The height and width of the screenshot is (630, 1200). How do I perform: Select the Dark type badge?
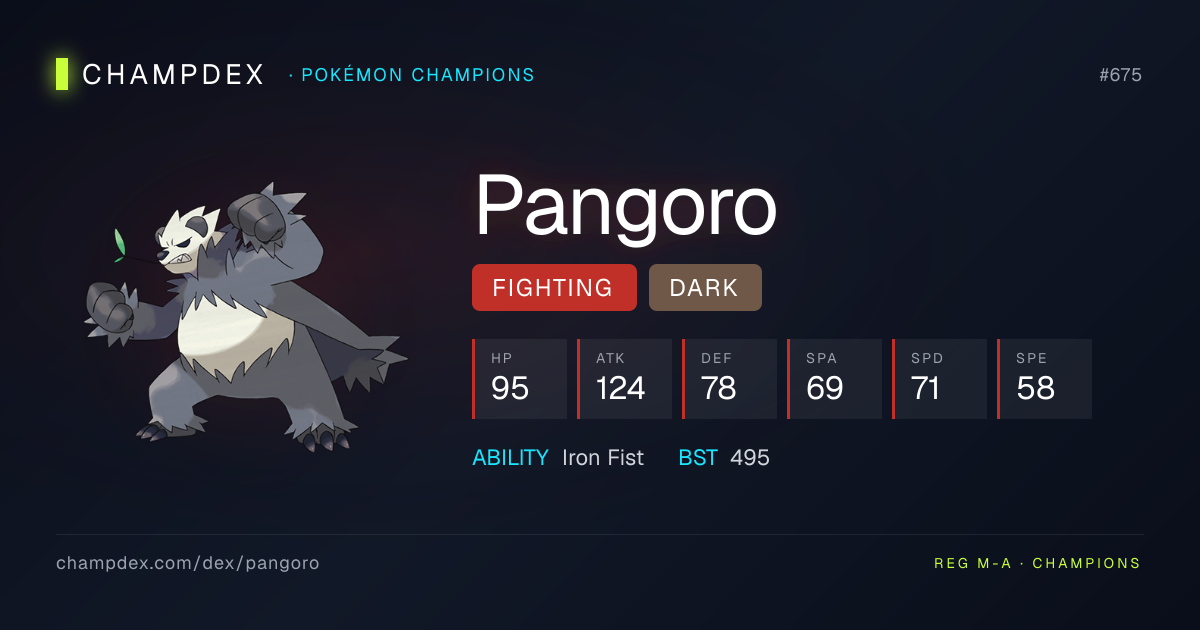704,288
